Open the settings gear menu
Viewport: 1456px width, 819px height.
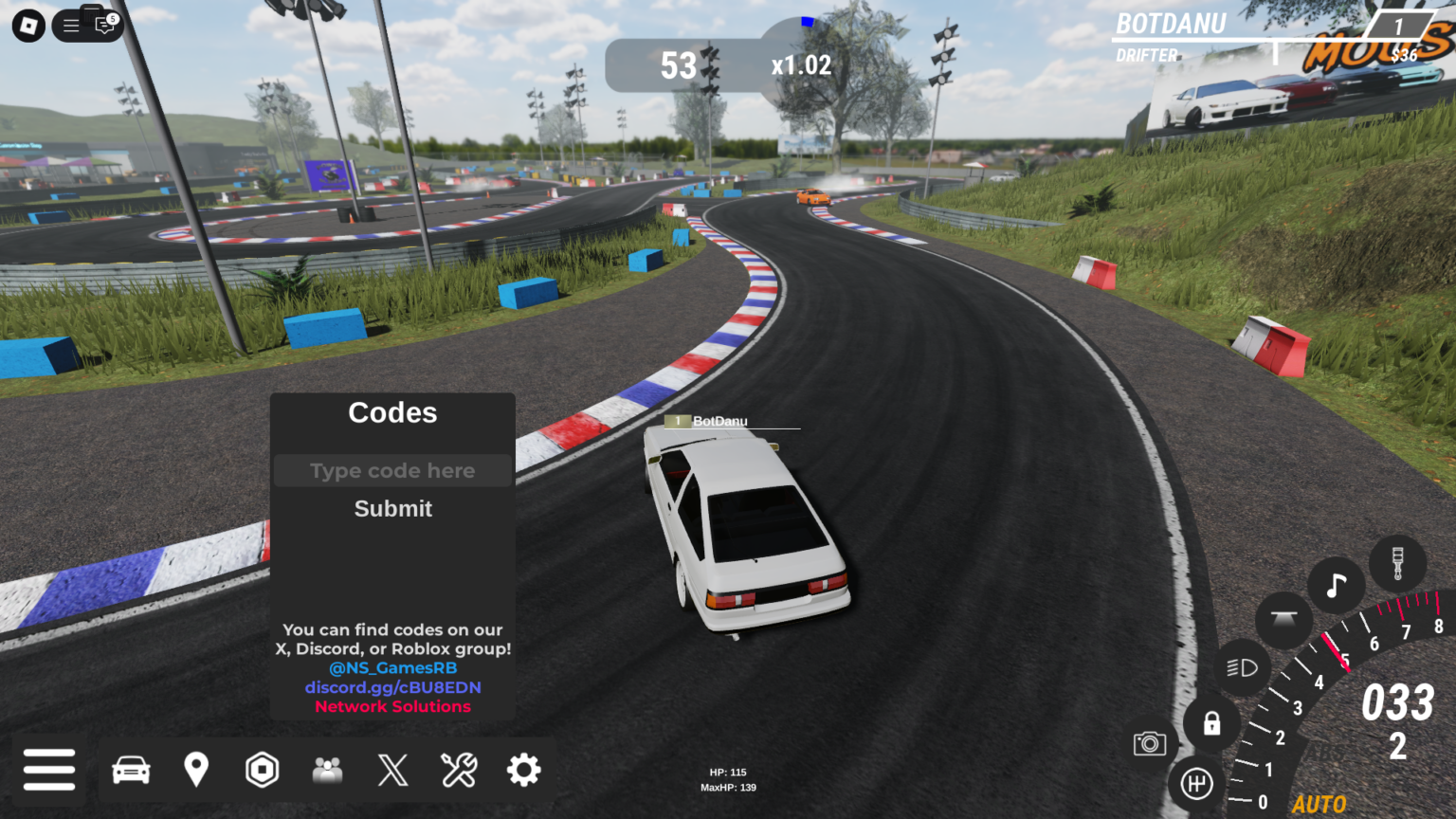pyautogui.click(x=524, y=770)
